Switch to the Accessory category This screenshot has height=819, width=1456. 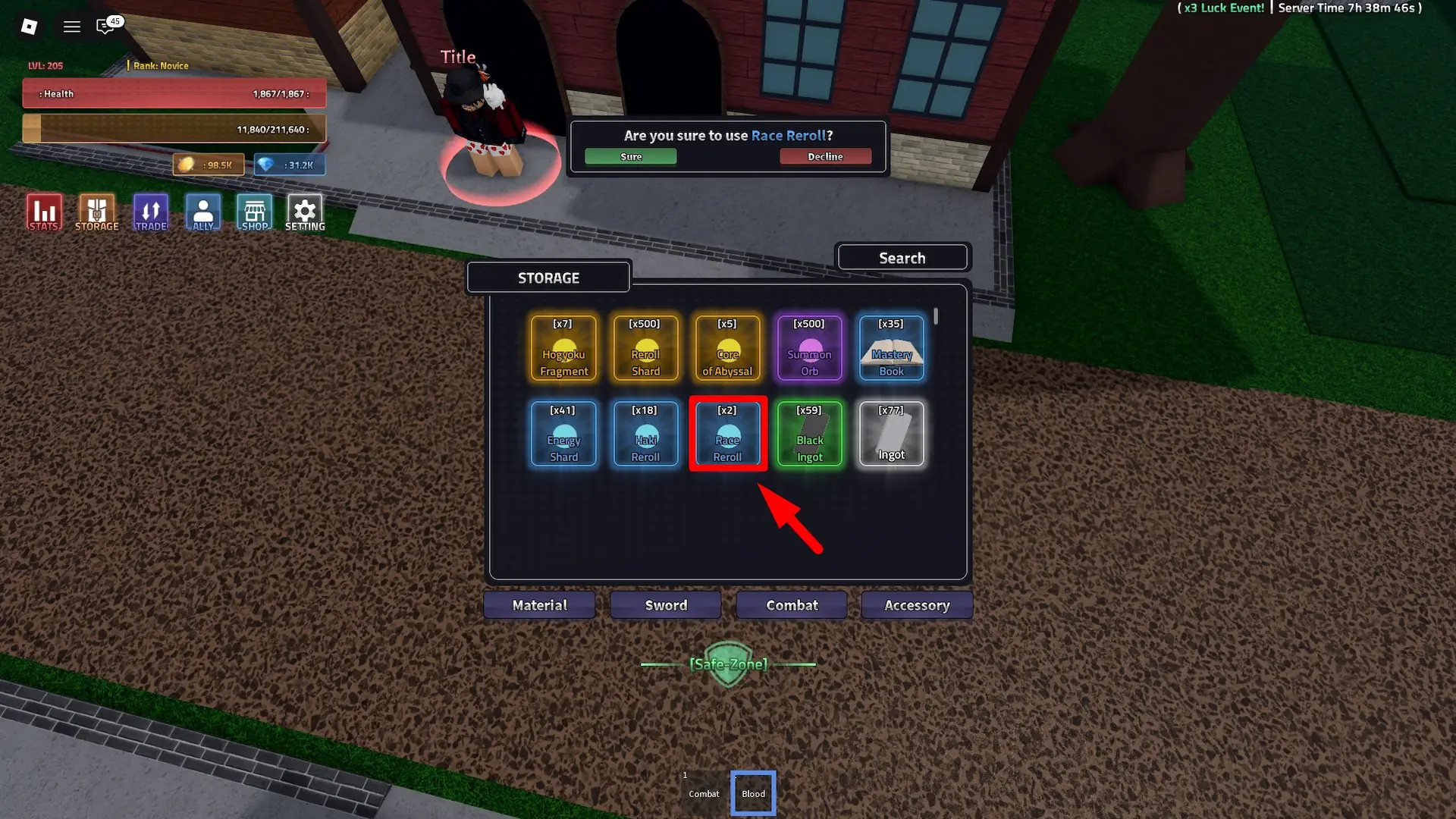pyautogui.click(x=917, y=604)
